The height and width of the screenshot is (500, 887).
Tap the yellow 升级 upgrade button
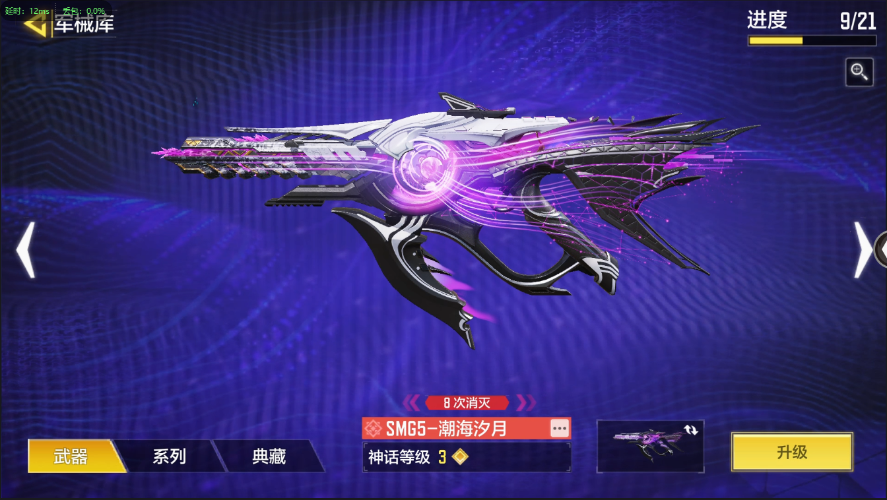(x=791, y=452)
